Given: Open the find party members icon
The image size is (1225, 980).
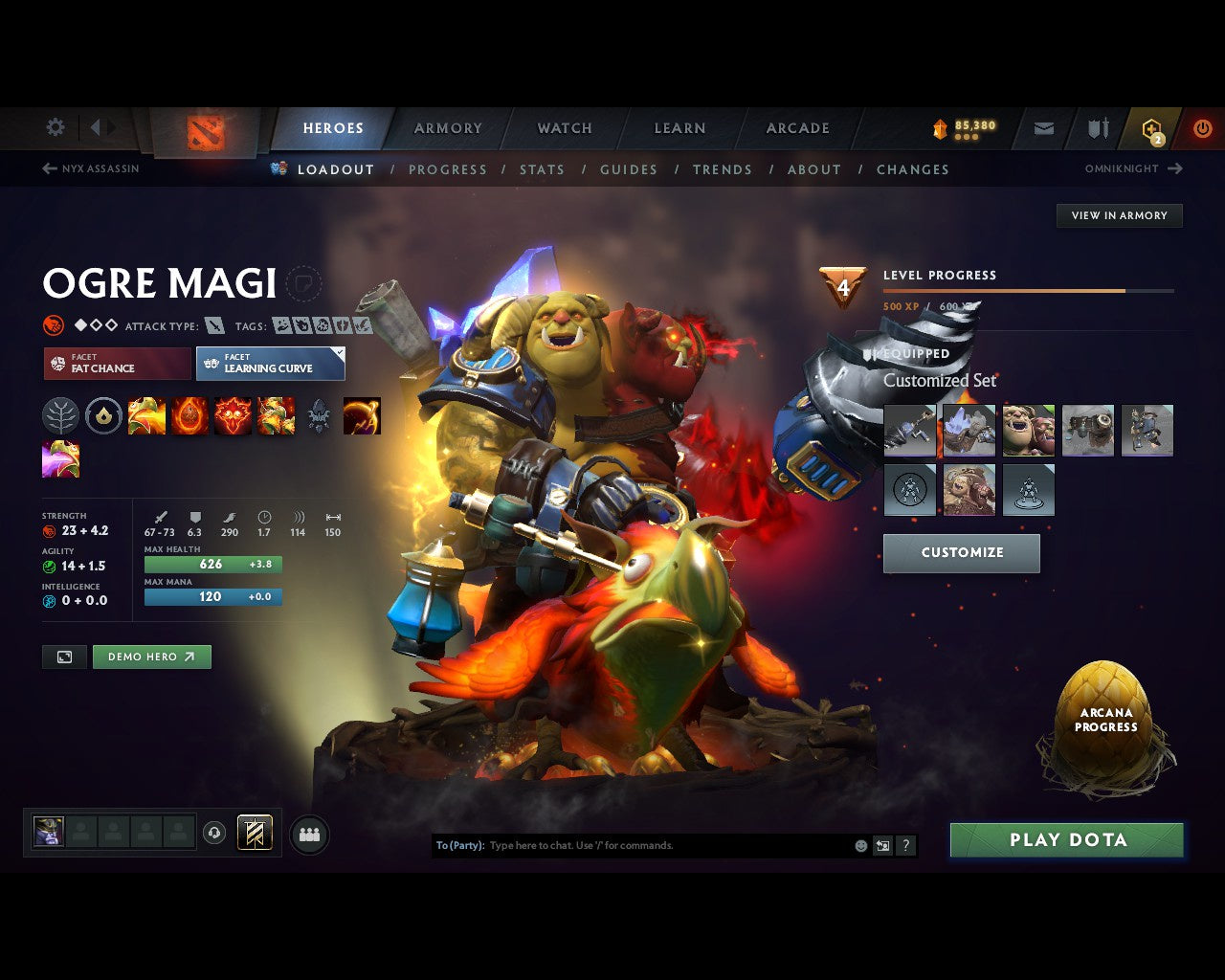Looking at the screenshot, I should click(308, 834).
